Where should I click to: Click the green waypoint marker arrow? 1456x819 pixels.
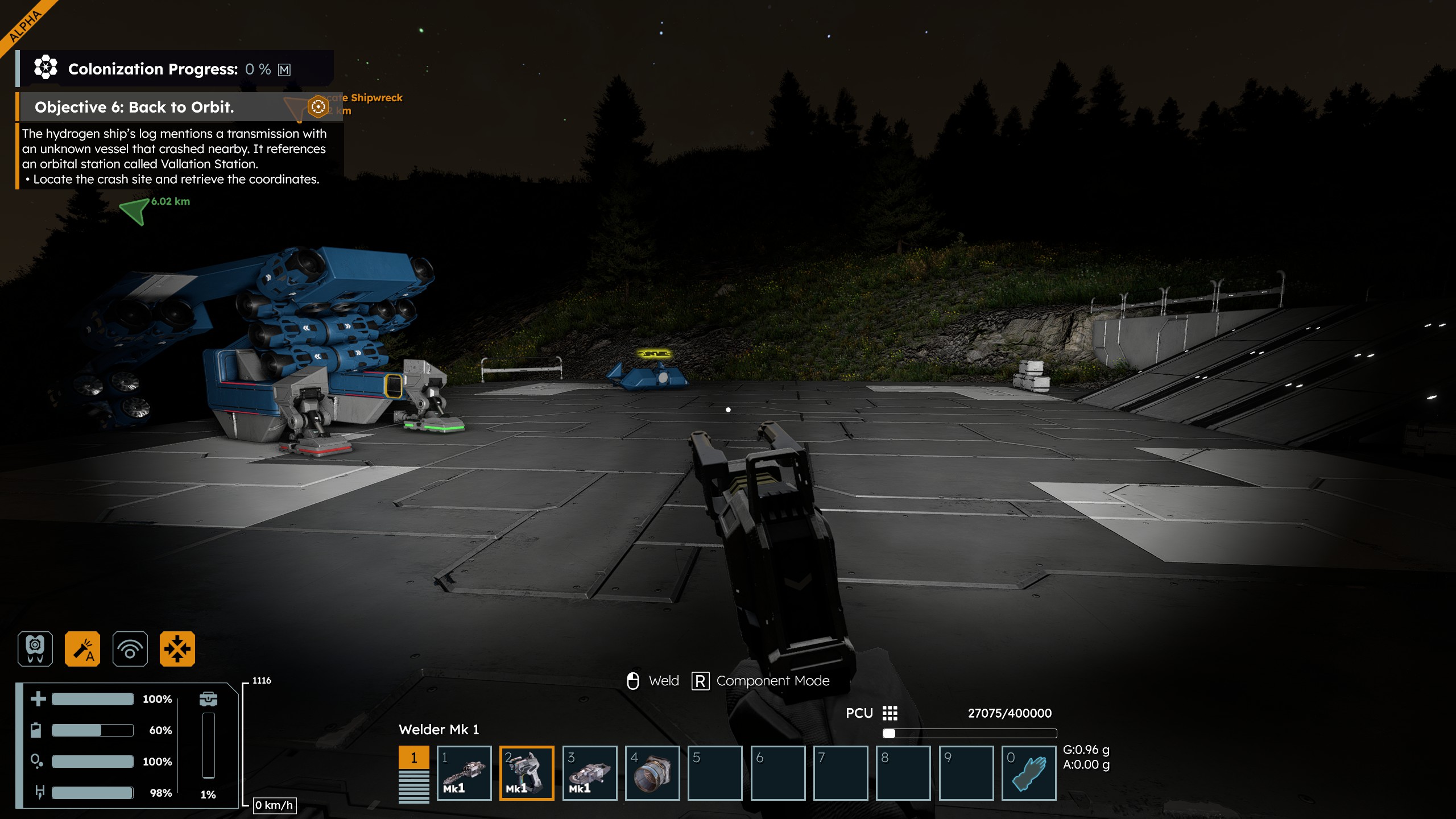135,211
